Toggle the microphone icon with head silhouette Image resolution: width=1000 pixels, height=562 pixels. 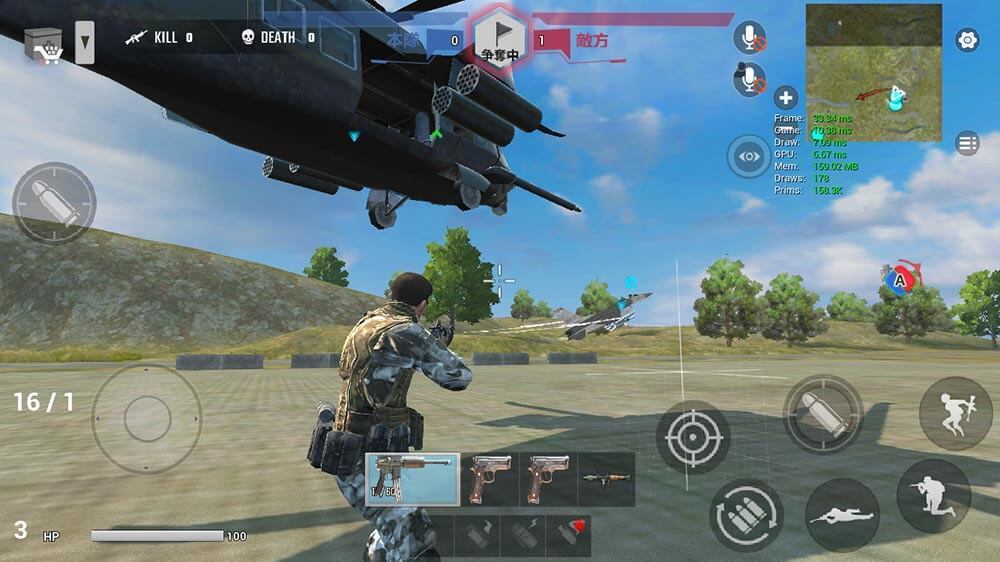coord(749,80)
